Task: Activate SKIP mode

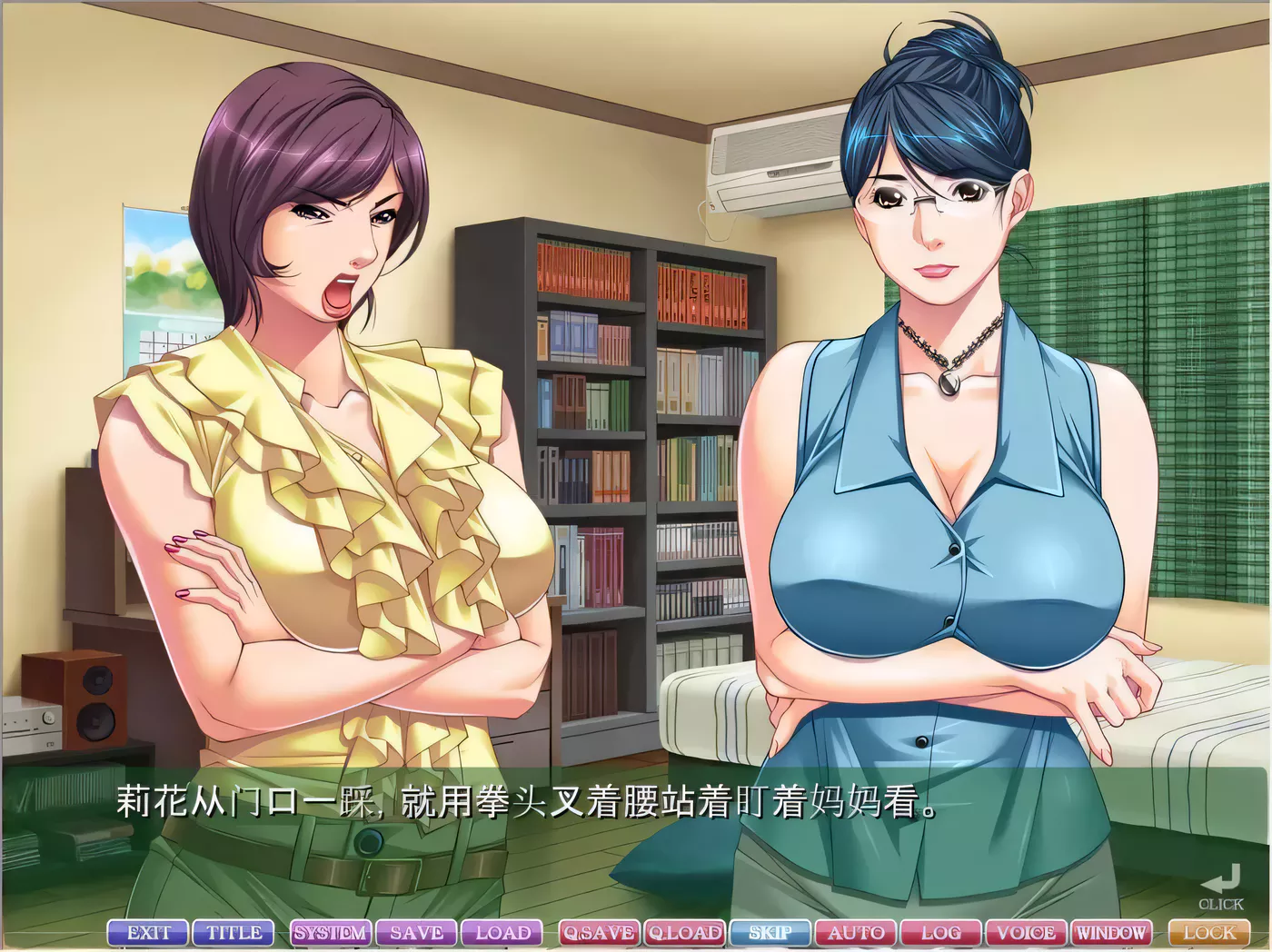Action: pyautogui.click(x=770, y=933)
